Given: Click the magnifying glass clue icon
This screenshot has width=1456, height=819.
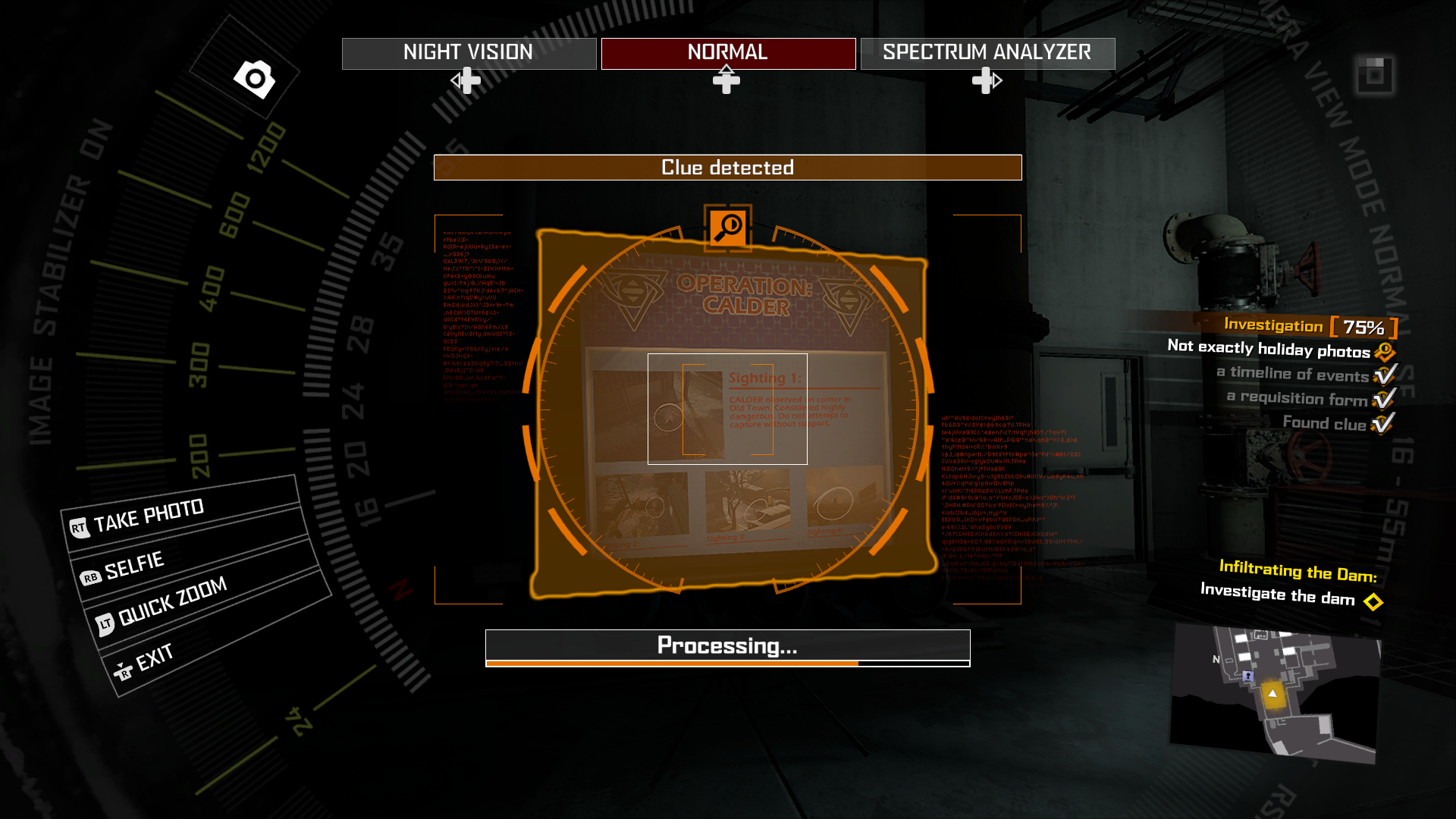Looking at the screenshot, I should coord(728,227).
